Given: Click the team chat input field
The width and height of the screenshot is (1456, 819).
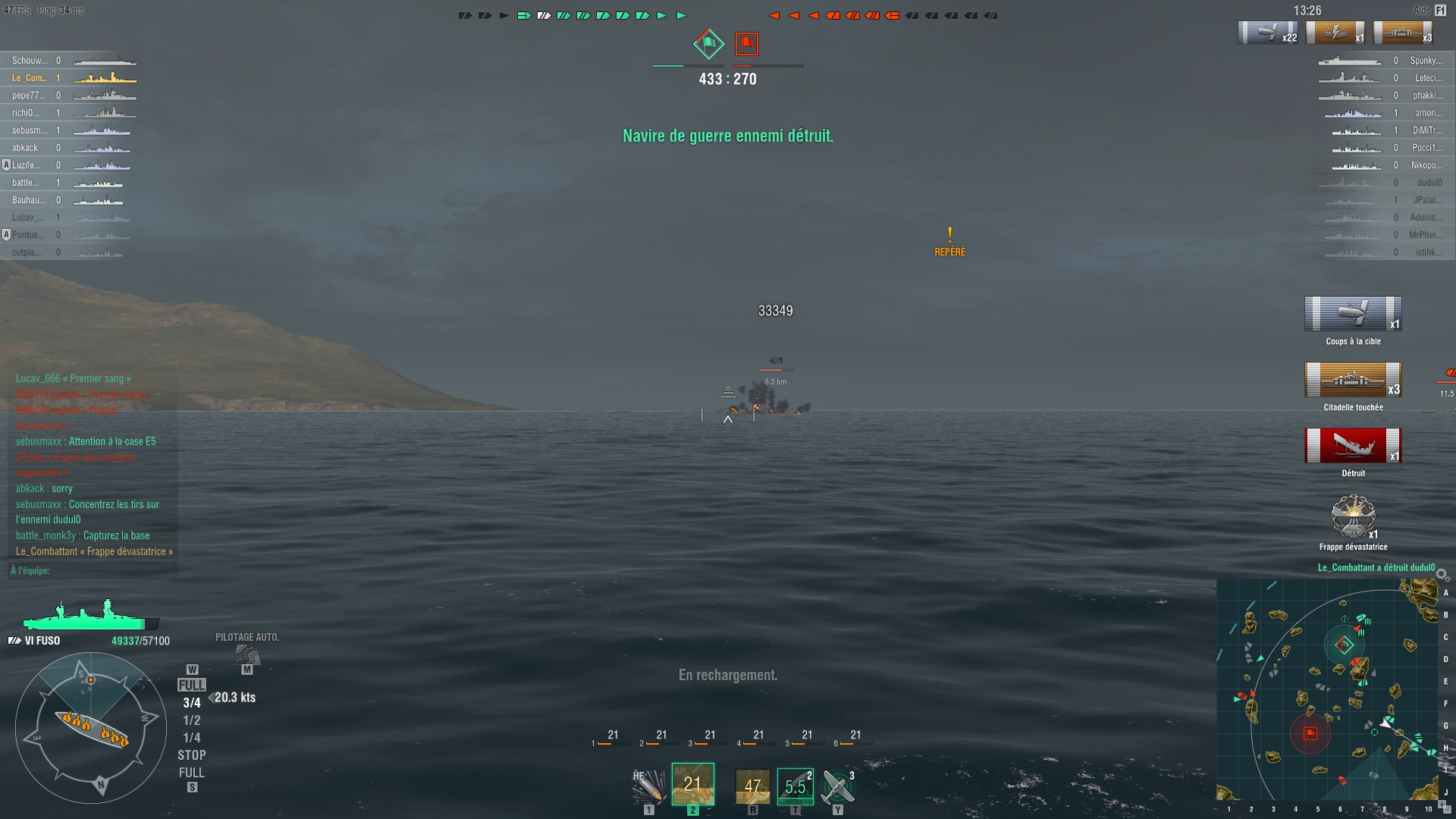Looking at the screenshot, I should coord(93,570).
